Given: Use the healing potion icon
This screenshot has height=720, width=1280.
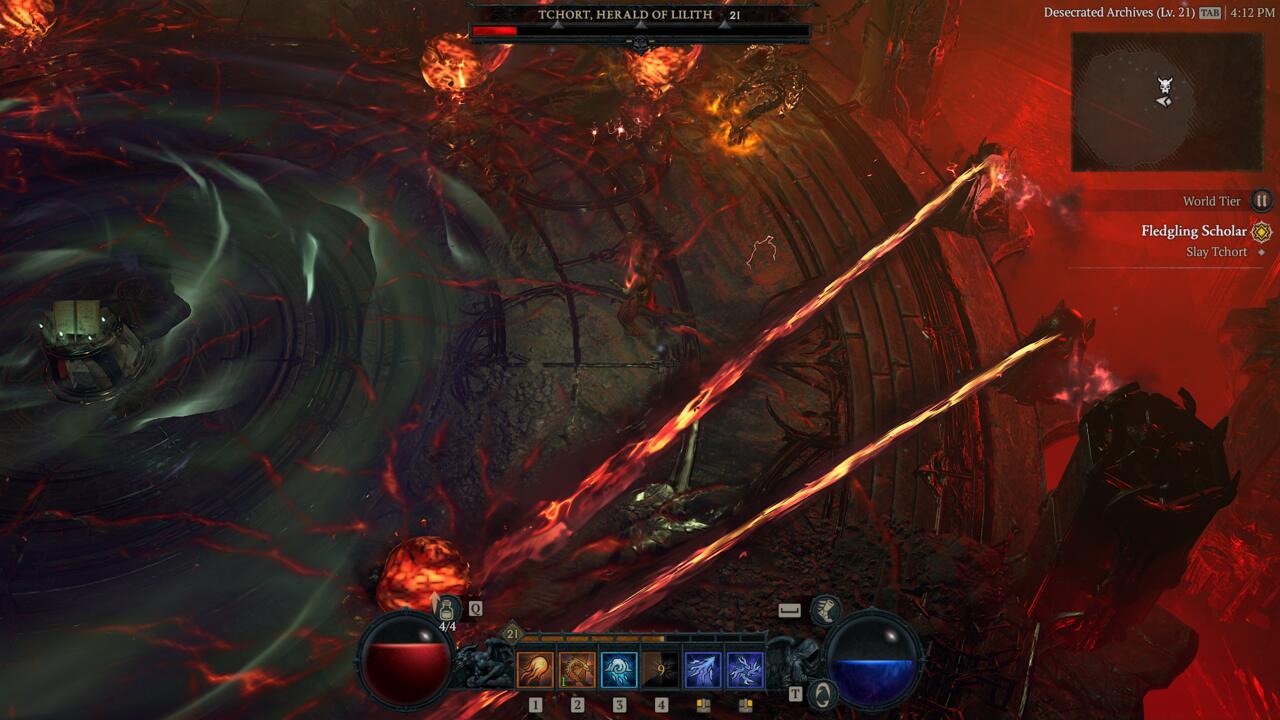Looking at the screenshot, I should coord(446,607).
